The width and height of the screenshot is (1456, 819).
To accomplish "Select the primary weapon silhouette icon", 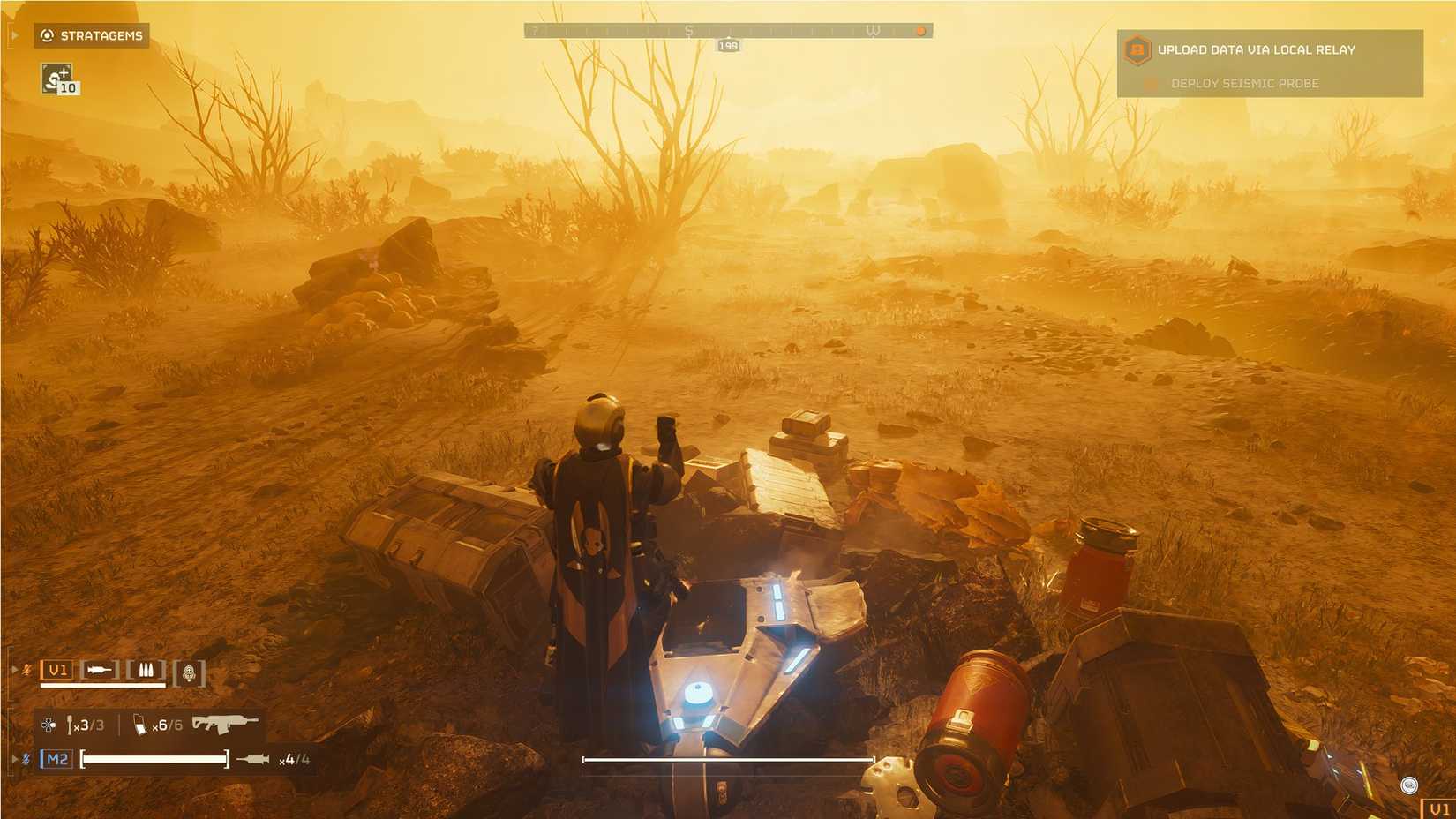I will 99,671.
